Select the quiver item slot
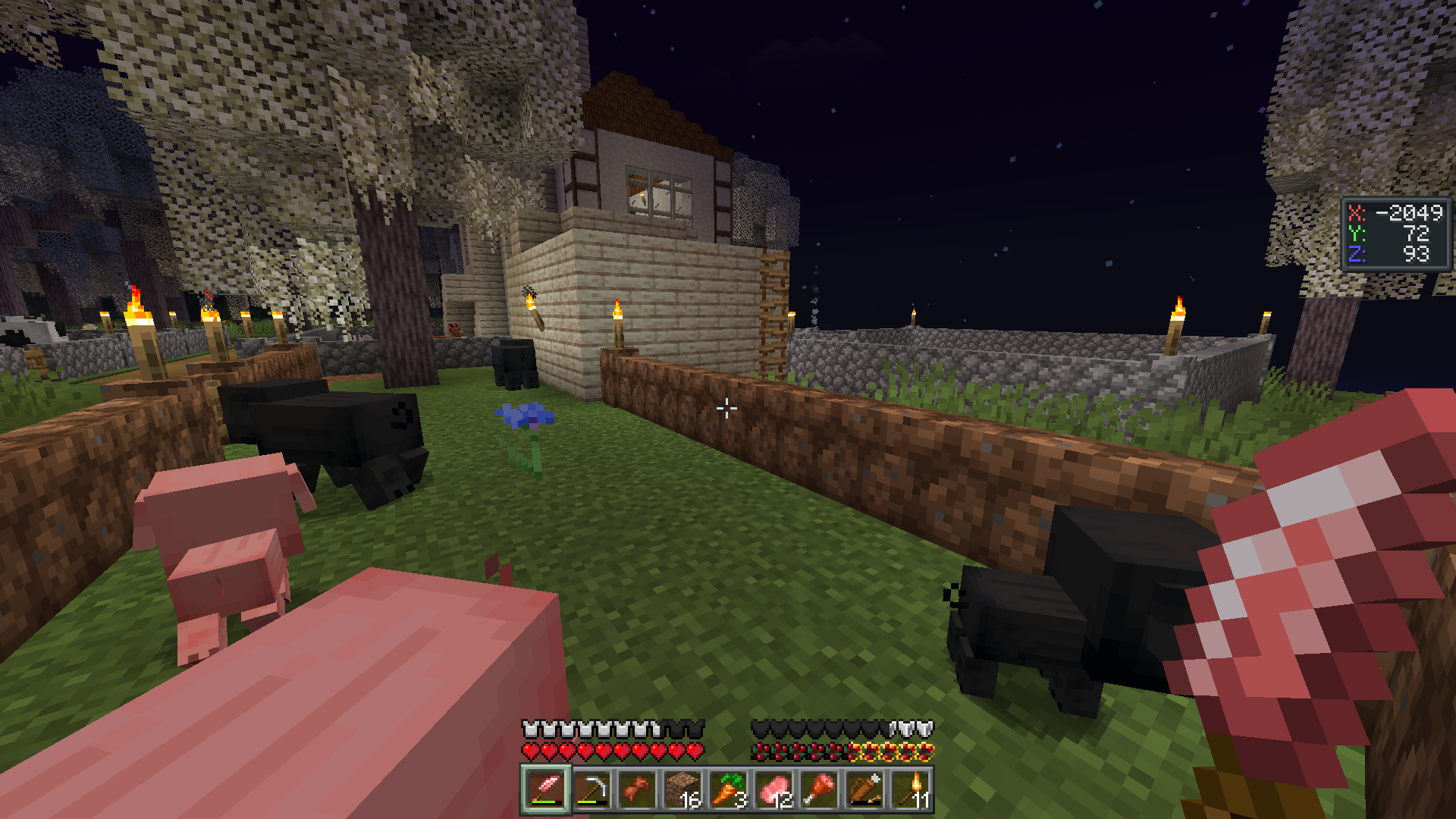The height and width of the screenshot is (819, 1456). point(864,790)
